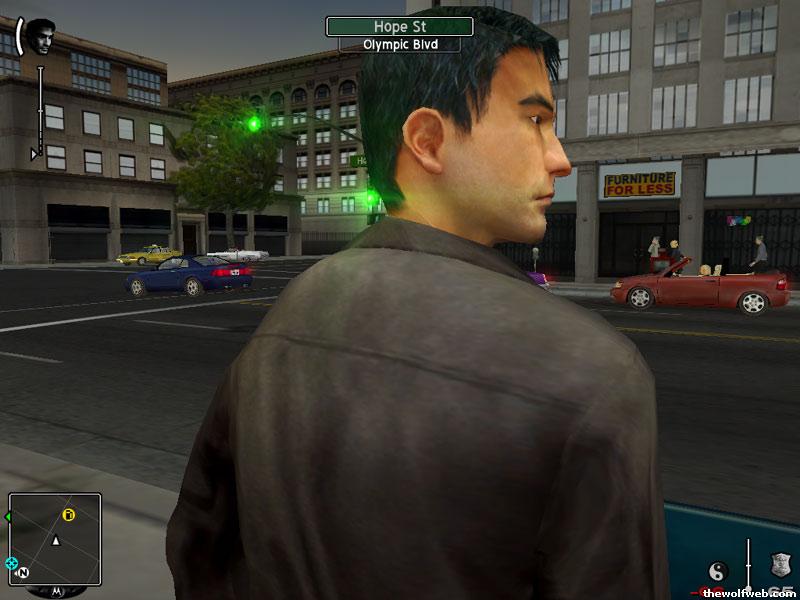Click the white player arrow on minimap

(x=56, y=541)
